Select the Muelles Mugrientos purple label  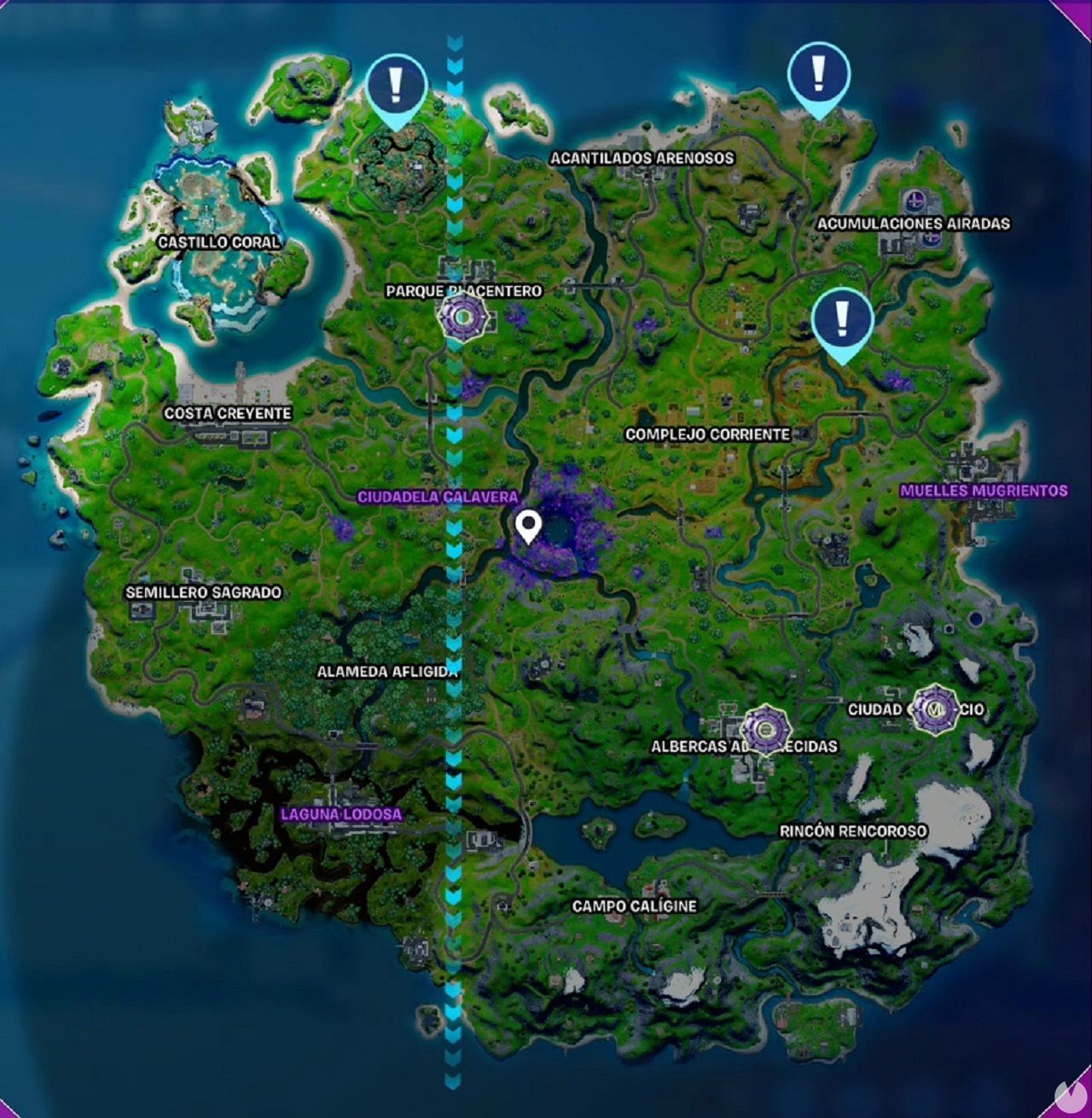point(984,491)
